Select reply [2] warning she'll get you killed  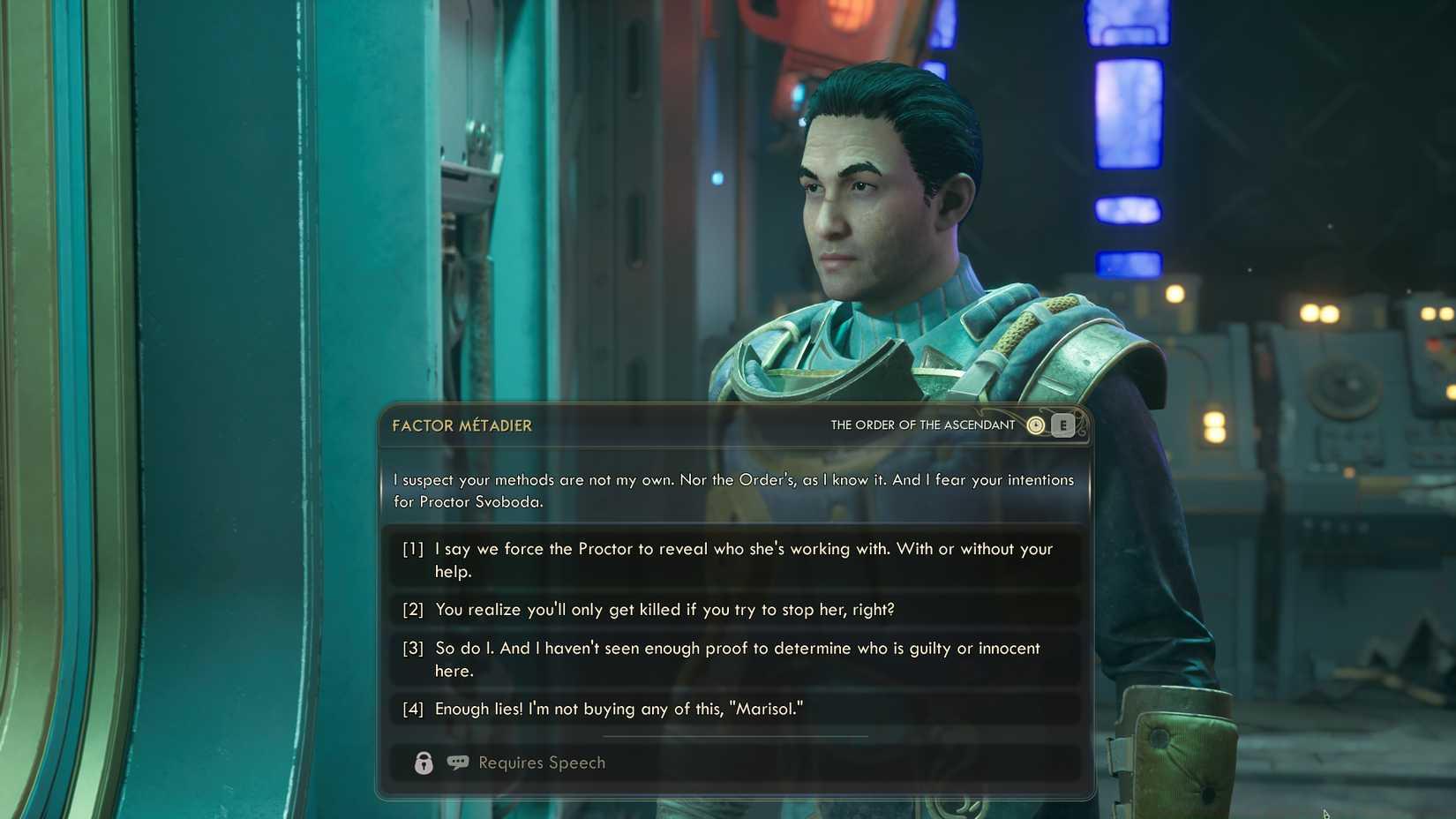coord(671,609)
